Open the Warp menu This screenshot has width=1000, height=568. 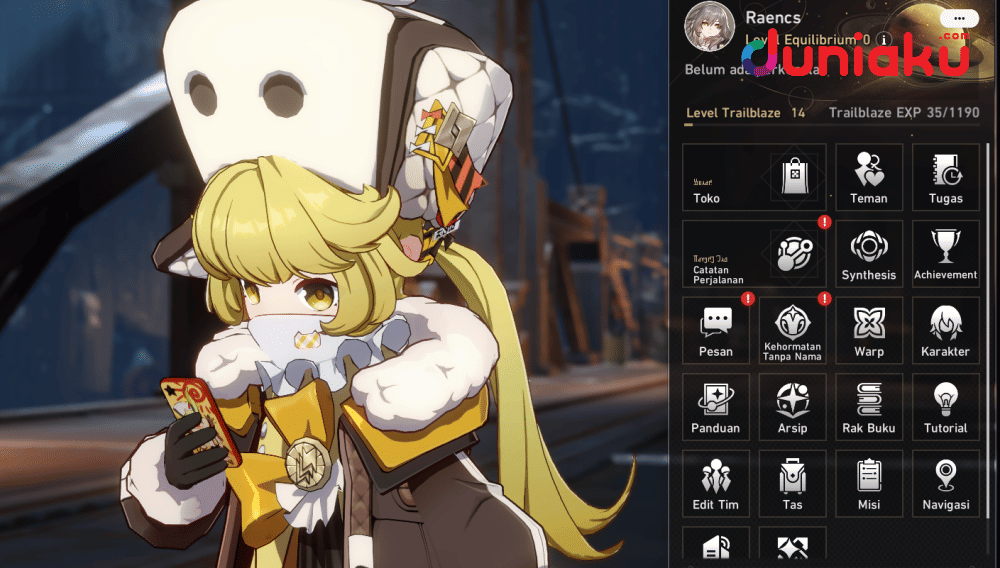(869, 331)
